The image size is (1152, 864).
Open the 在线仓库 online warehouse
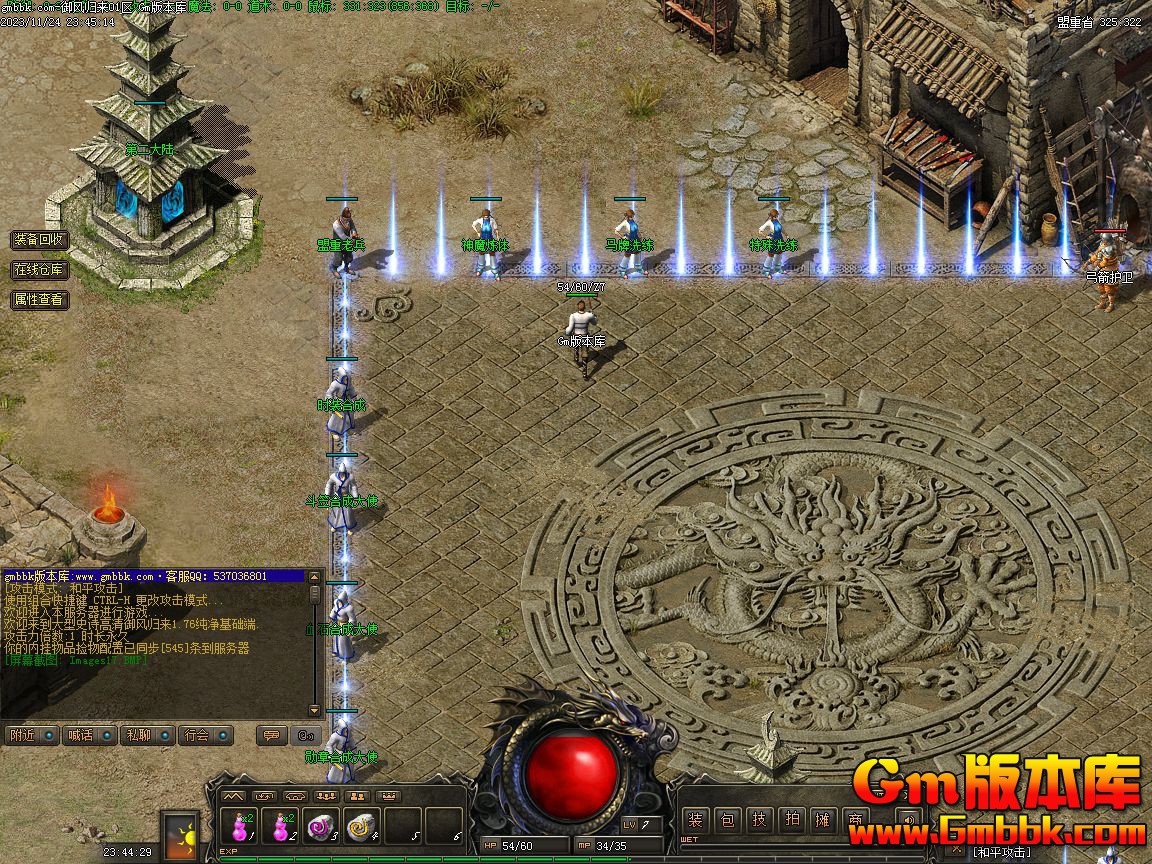tap(39, 270)
